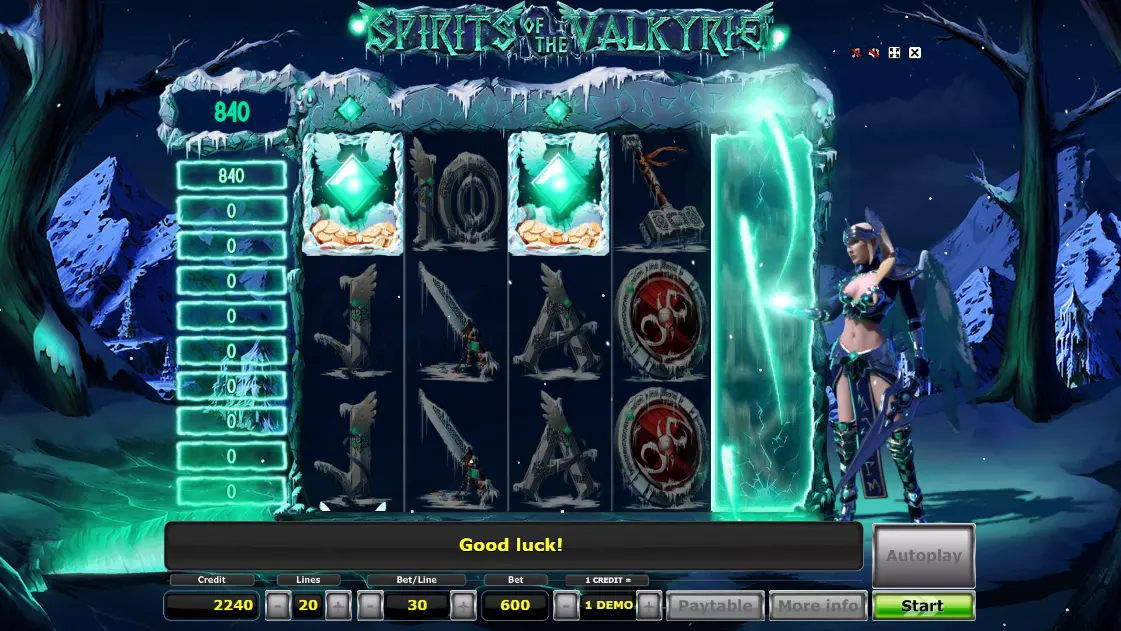Toggle the muted speaker sound icon
1121x631 pixels.
tap(875, 52)
